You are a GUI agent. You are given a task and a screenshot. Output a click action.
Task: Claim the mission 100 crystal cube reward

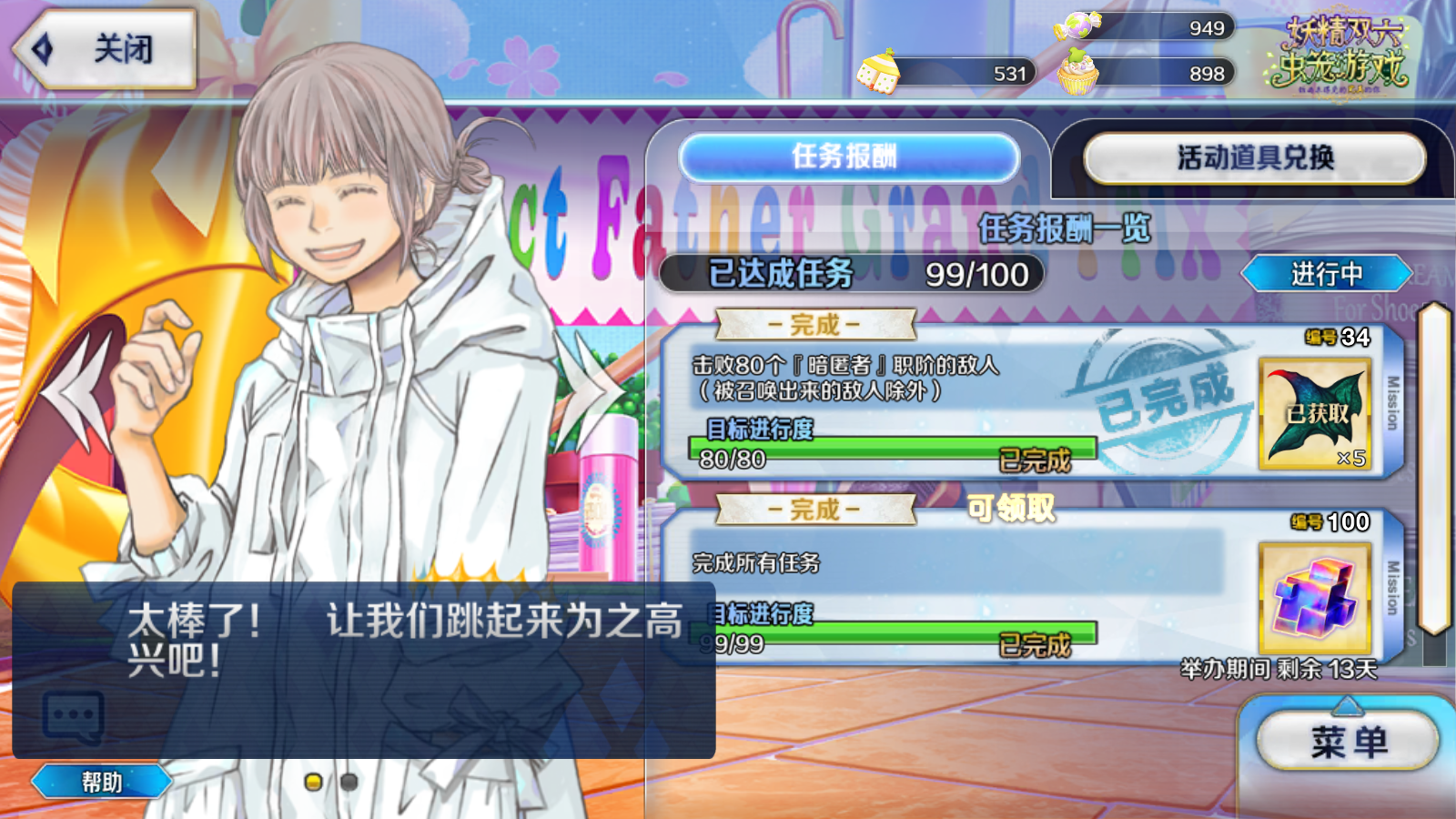point(1314,598)
